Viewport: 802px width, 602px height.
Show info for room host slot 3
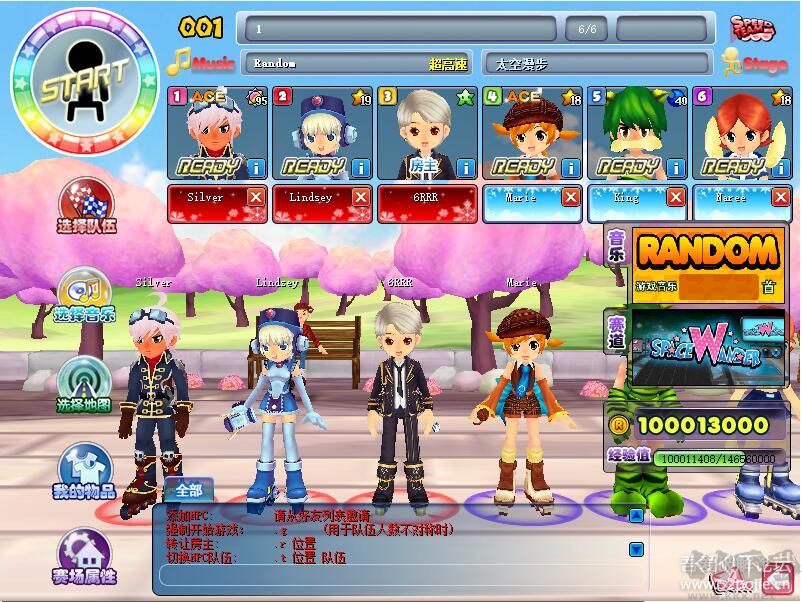coord(465,167)
